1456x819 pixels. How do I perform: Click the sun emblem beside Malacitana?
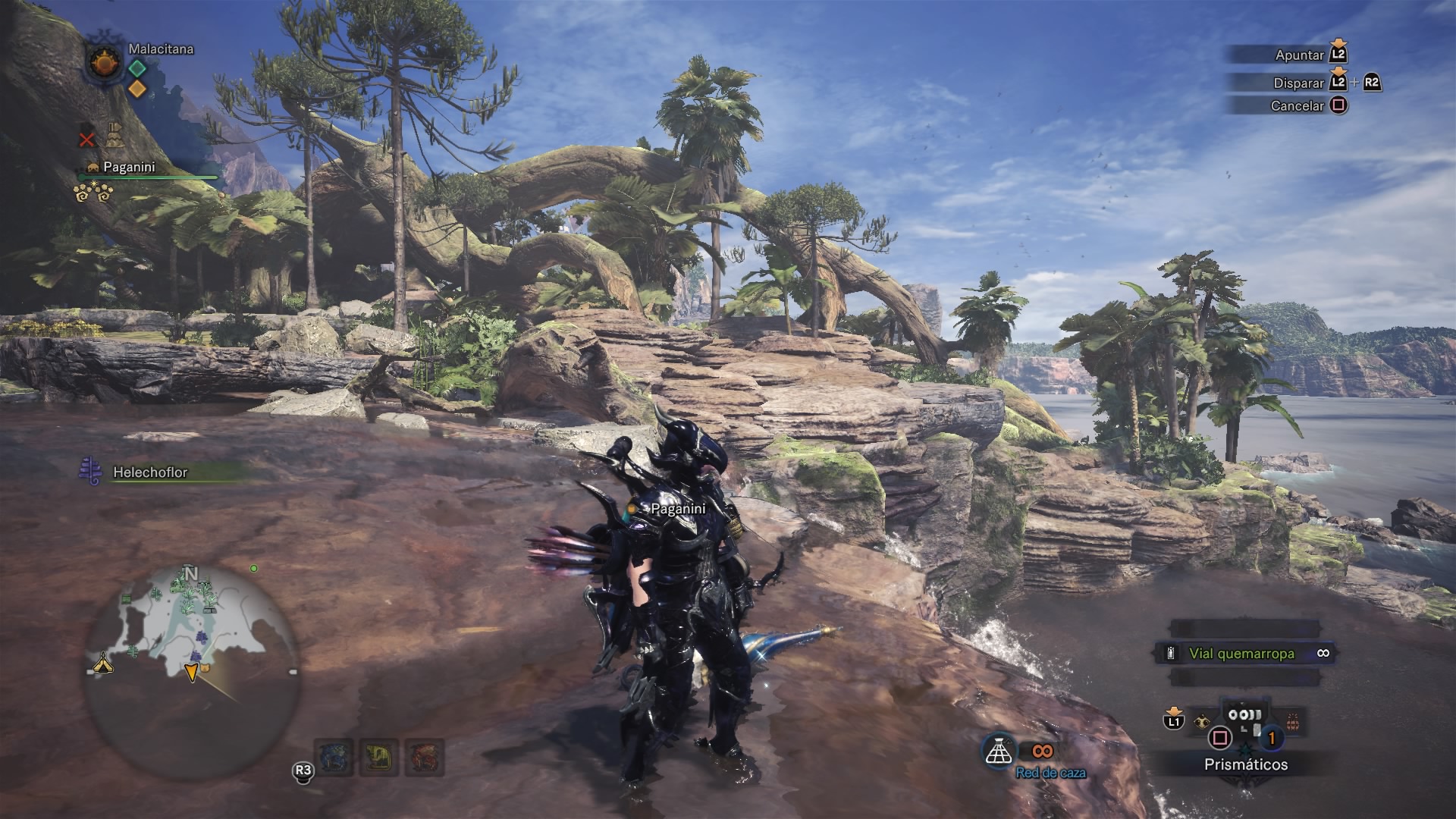point(105,61)
